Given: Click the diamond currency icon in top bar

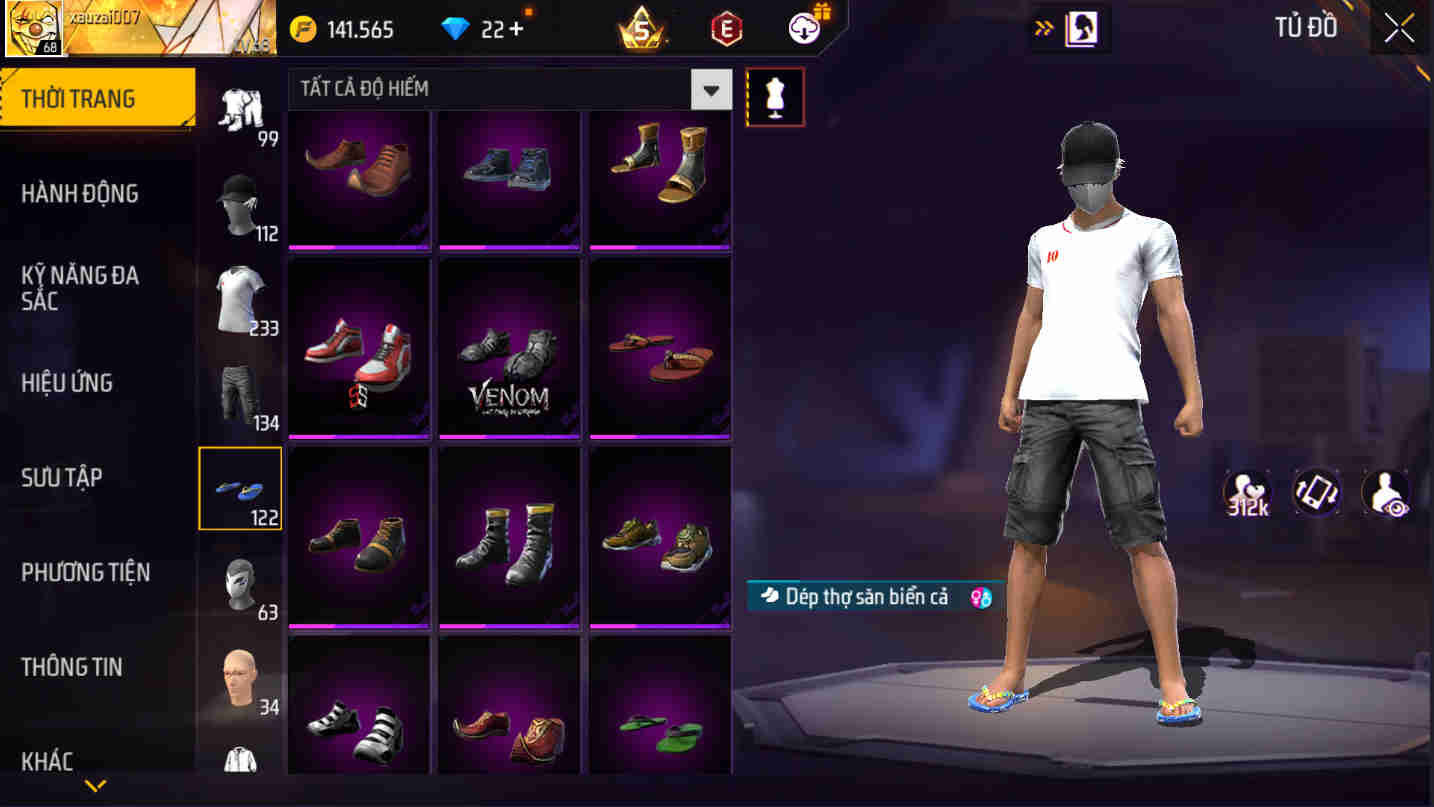Looking at the screenshot, I should pos(455,28).
